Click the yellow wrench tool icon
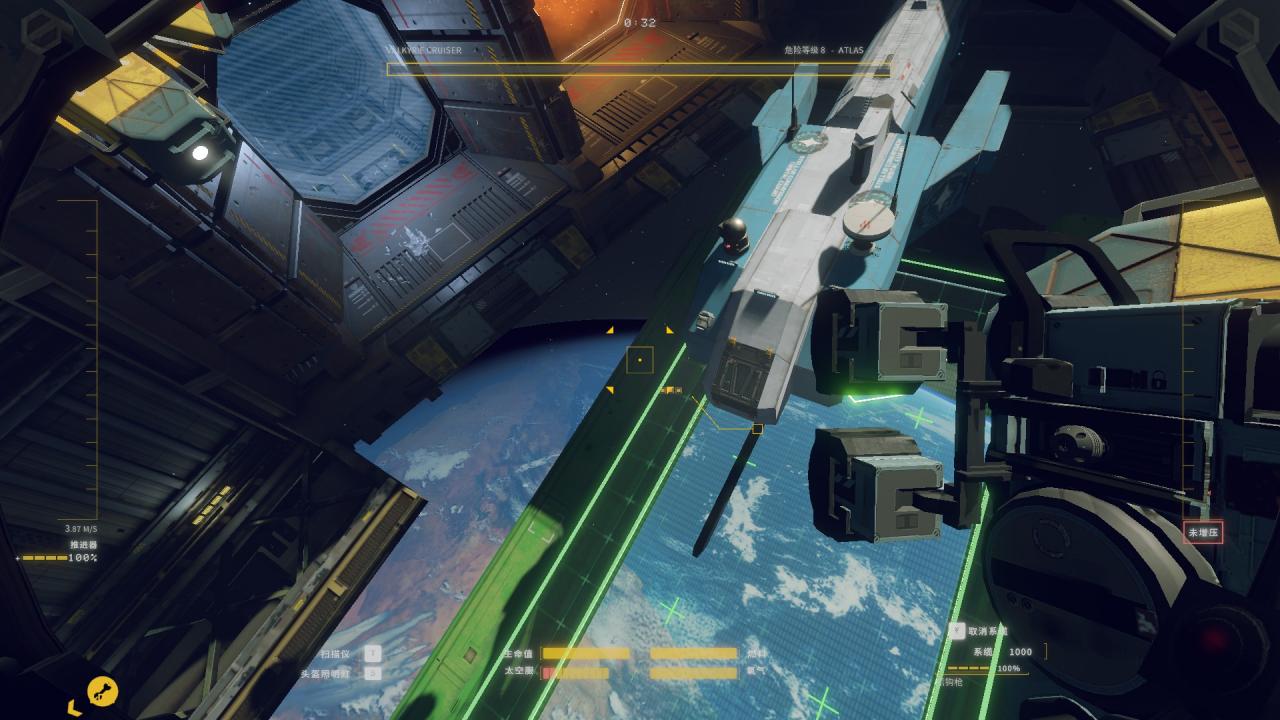This screenshot has height=720, width=1280. 103,690
